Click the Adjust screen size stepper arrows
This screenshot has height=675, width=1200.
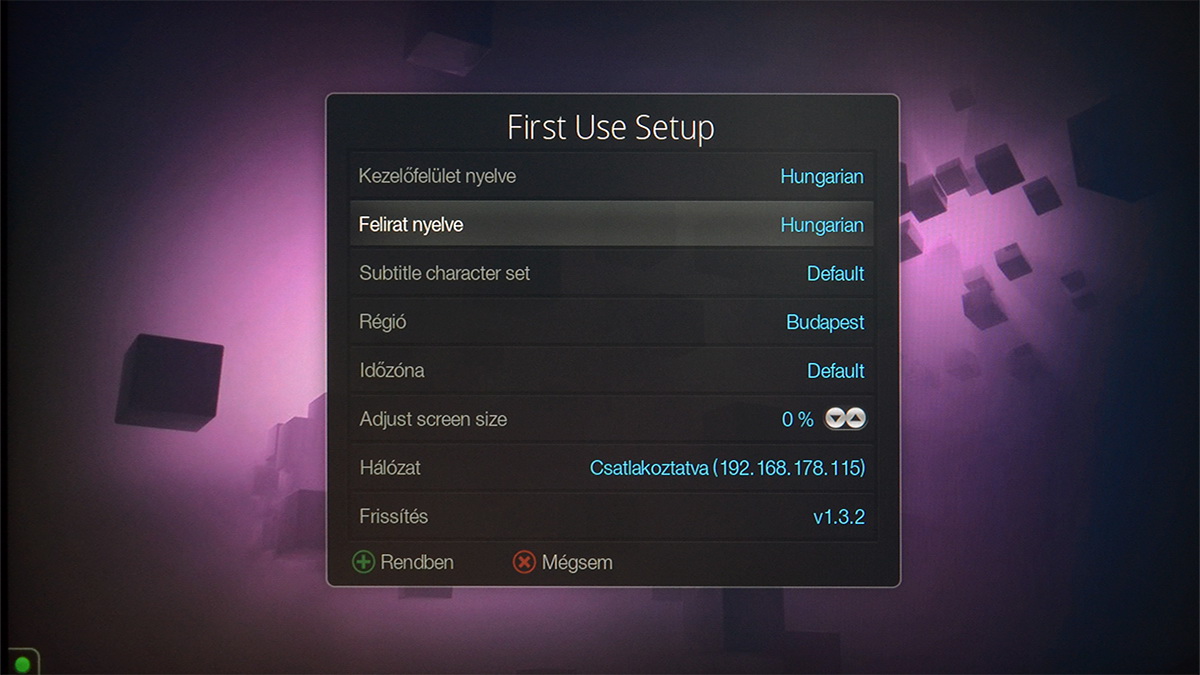(x=845, y=419)
